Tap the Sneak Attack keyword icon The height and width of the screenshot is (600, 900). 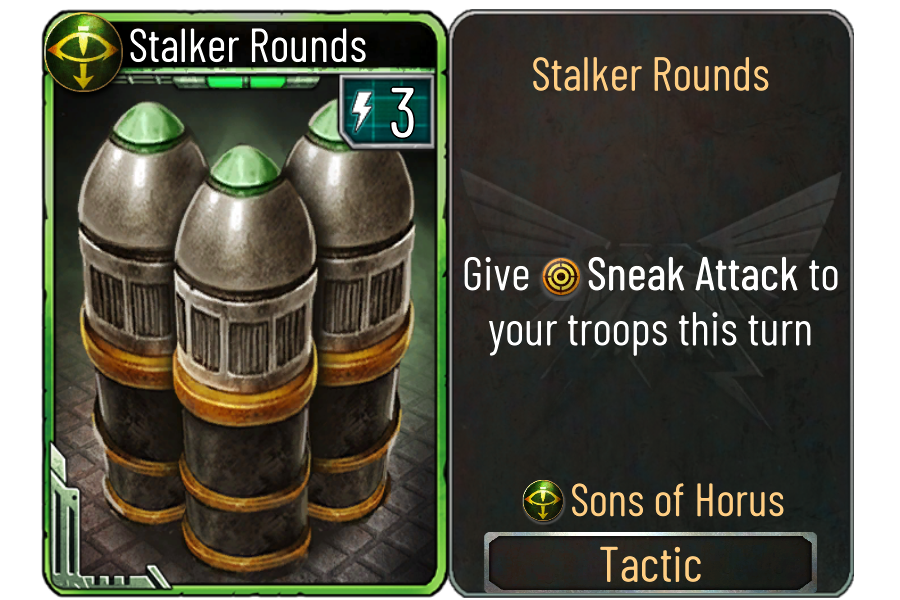[x=560, y=277]
